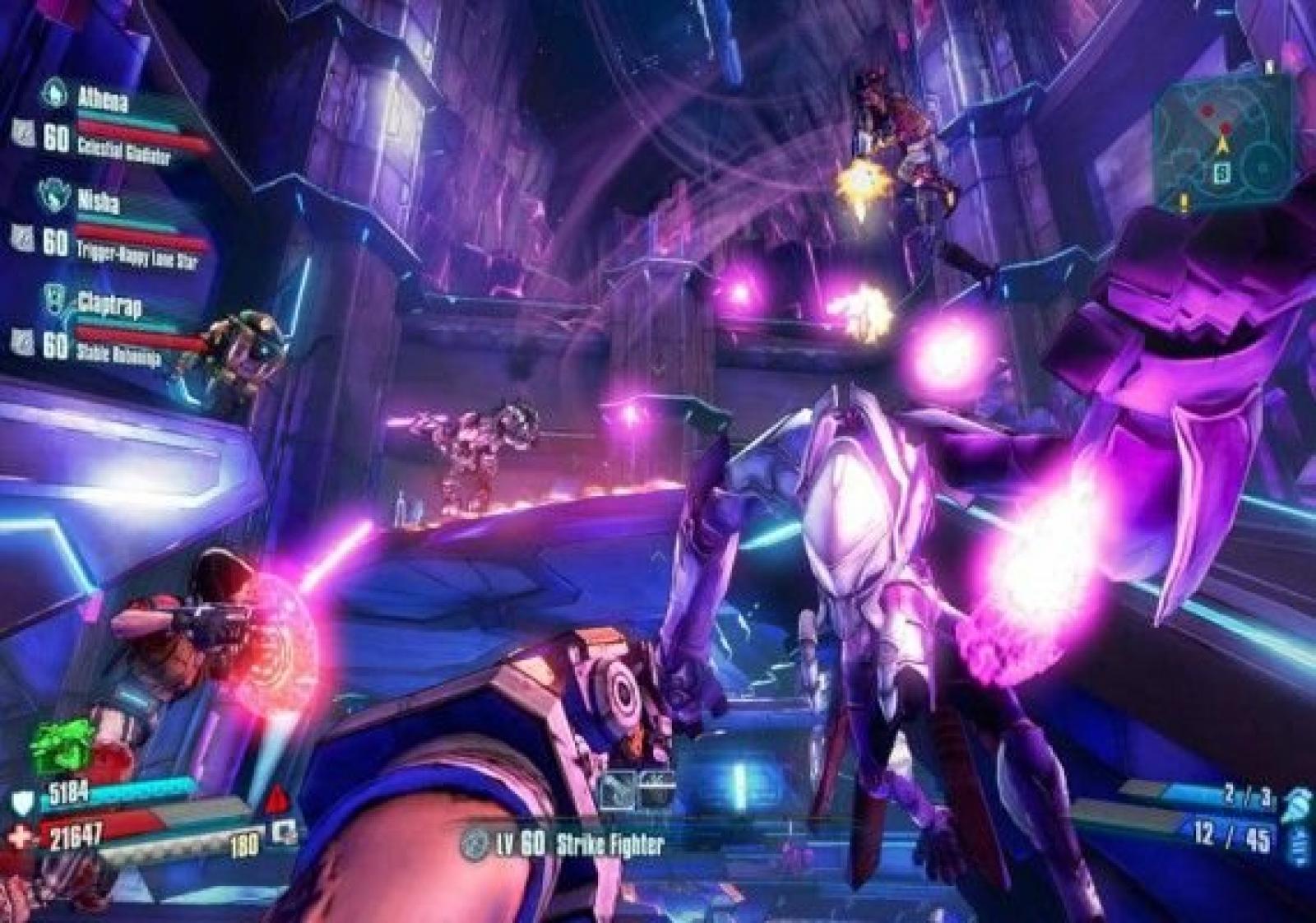Select the first equipped weapon slot
Screen dimensions: 1316x923
pos(616,791)
